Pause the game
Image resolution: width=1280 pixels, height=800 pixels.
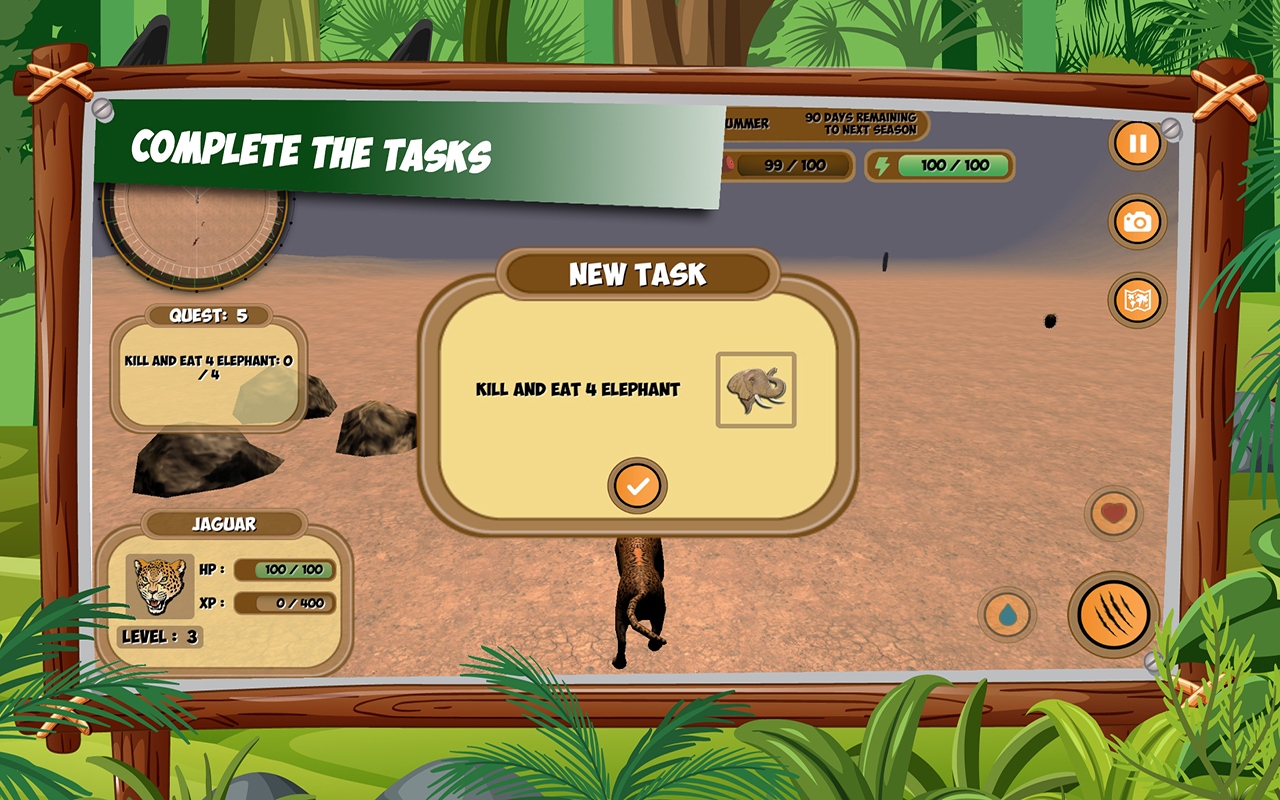[1135, 143]
